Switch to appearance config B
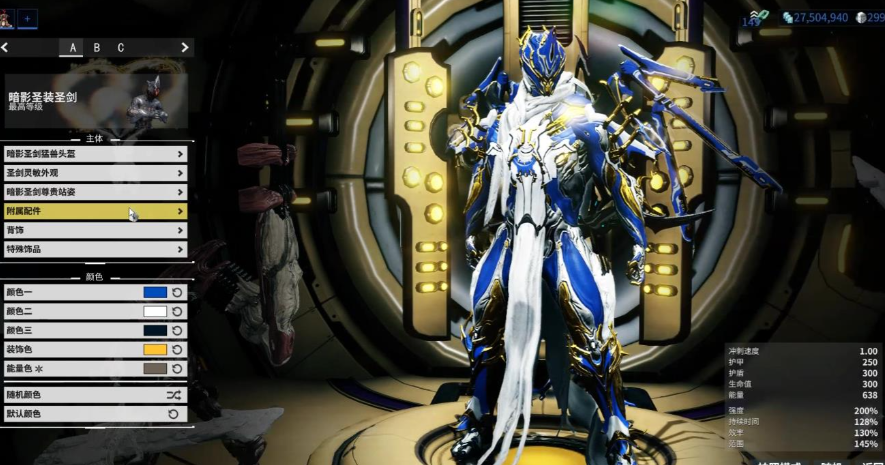Image resolution: width=885 pixels, height=465 pixels. pos(96,47)
